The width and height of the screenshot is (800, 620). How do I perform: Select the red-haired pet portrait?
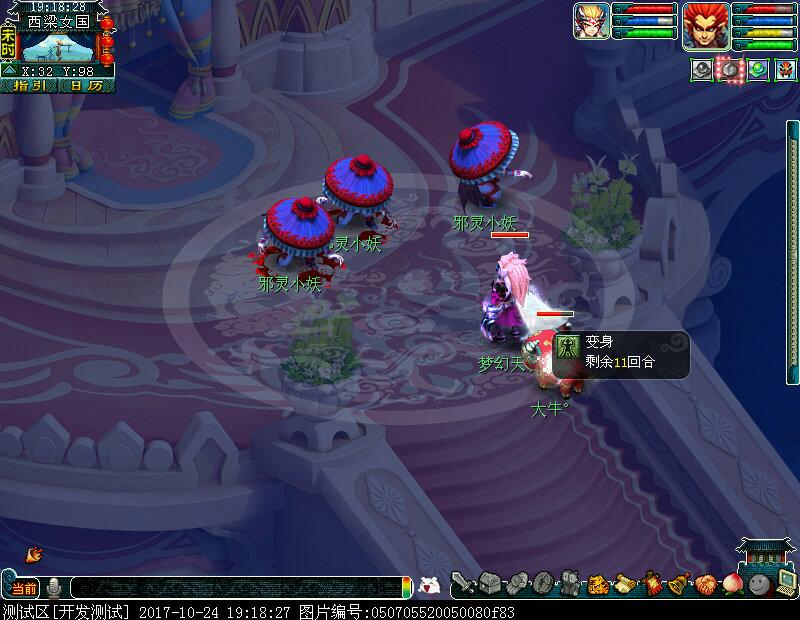(706, 24)
